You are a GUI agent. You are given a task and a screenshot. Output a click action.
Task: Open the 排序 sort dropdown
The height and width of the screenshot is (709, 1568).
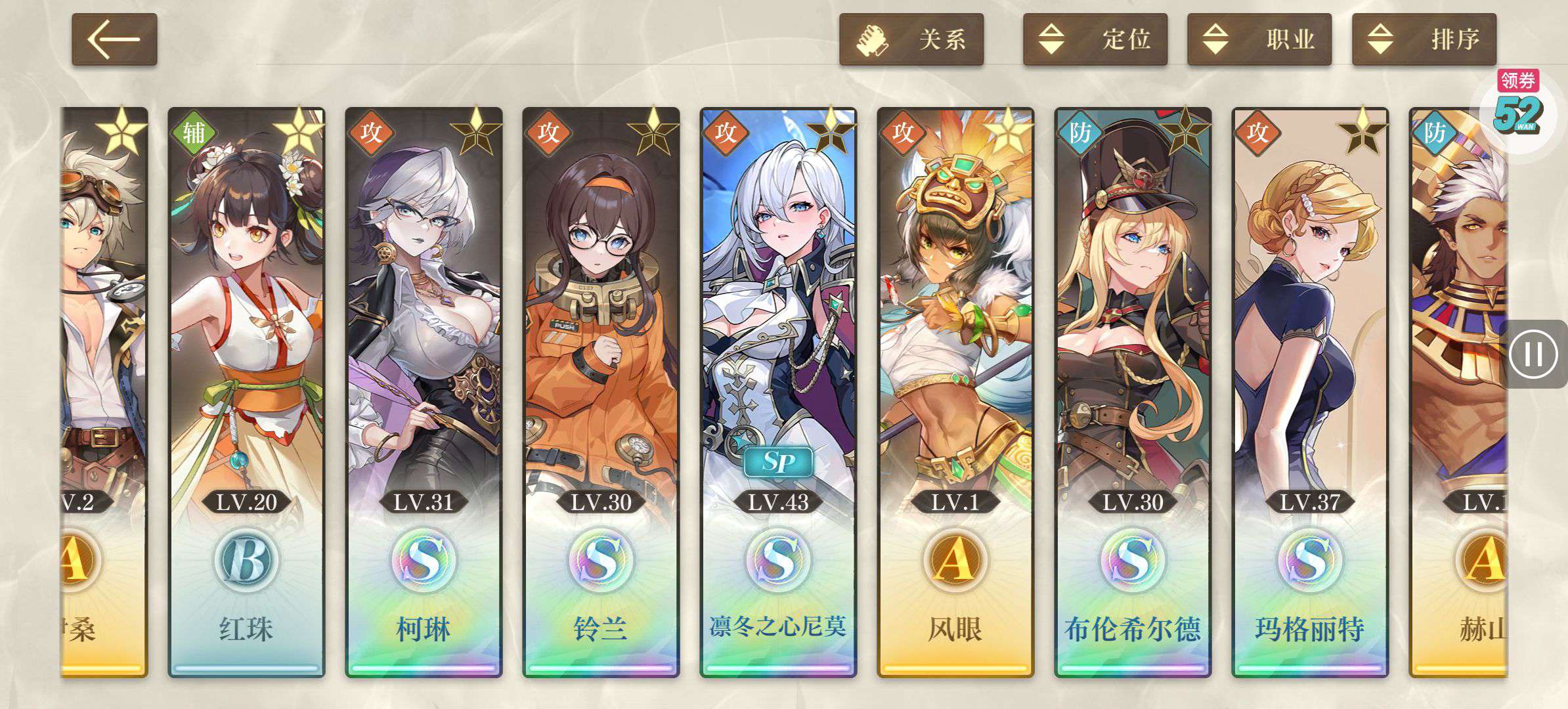pyautogui.click(x=1424, y=39)
